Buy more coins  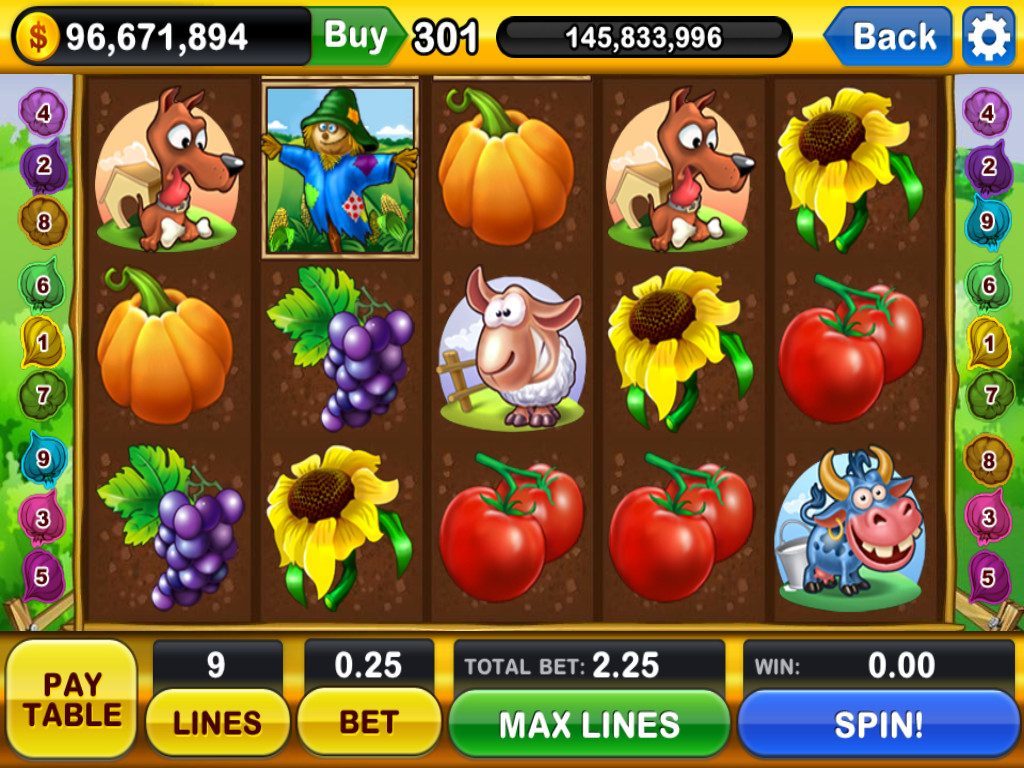pos(357,36)
